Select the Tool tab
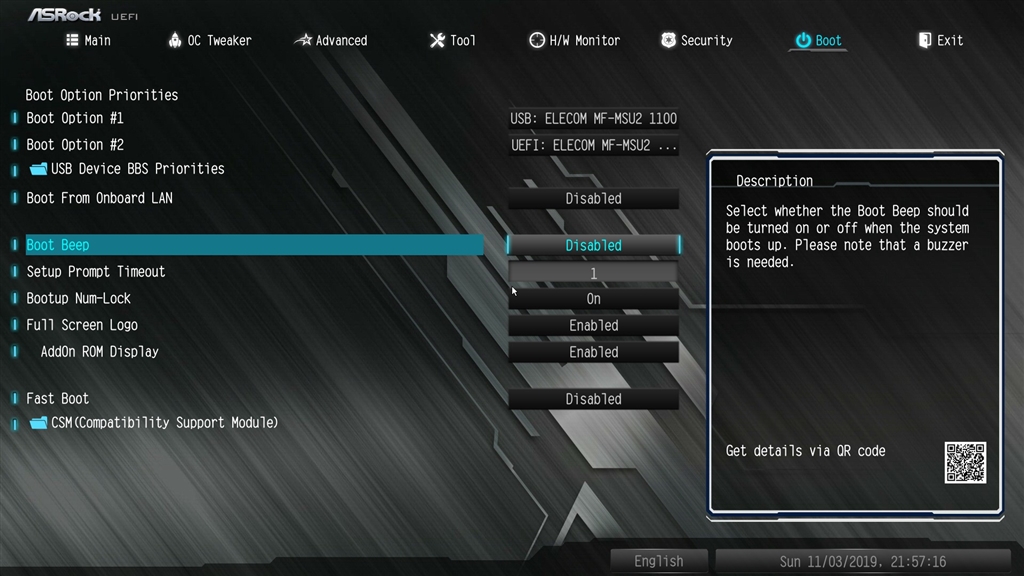This screenshot has width=1024, height=576. click(452, 41)
